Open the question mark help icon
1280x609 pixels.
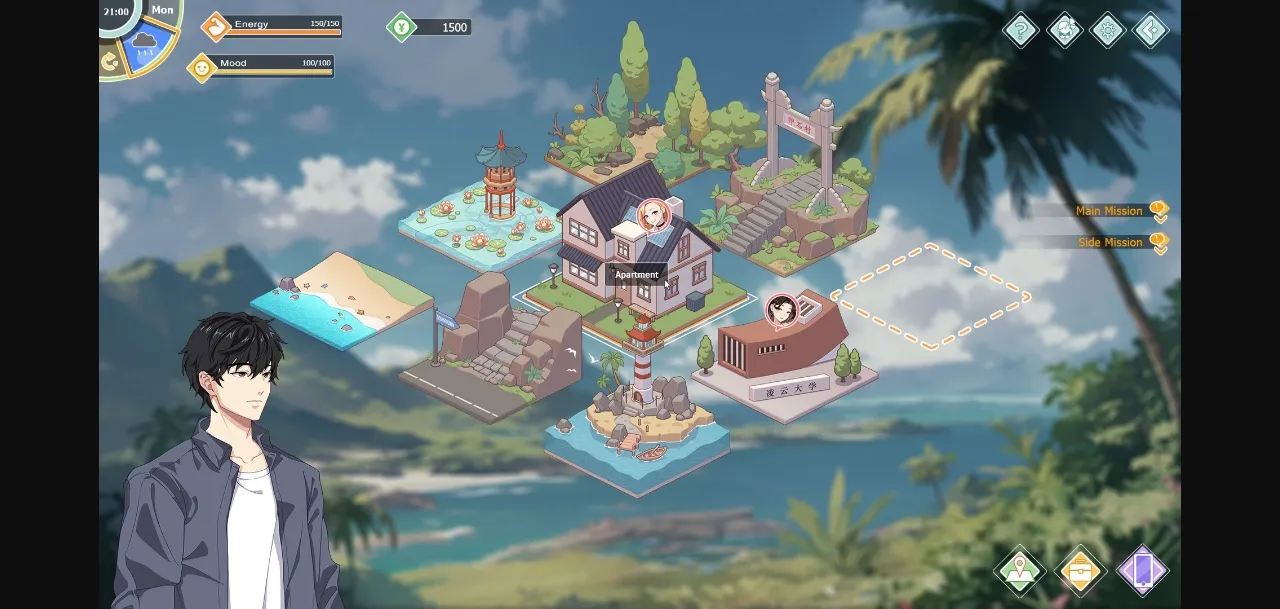1021,30
